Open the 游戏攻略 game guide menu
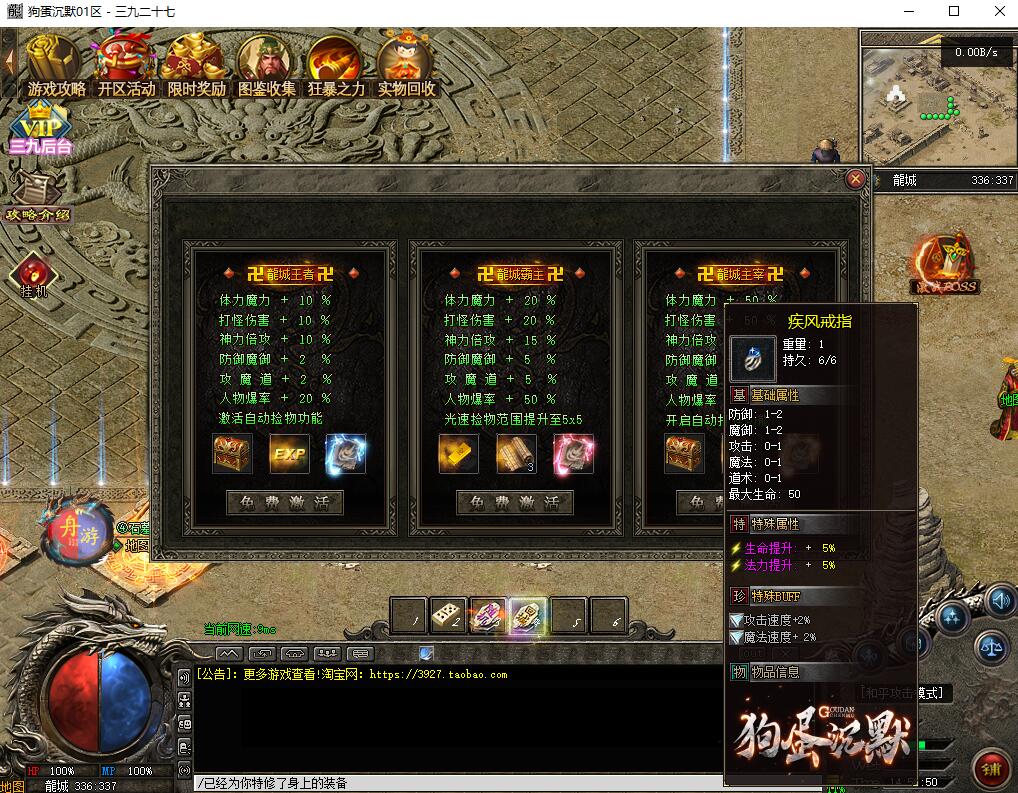1018x793 pixels. pyautogui.click(x=56, y=66)
